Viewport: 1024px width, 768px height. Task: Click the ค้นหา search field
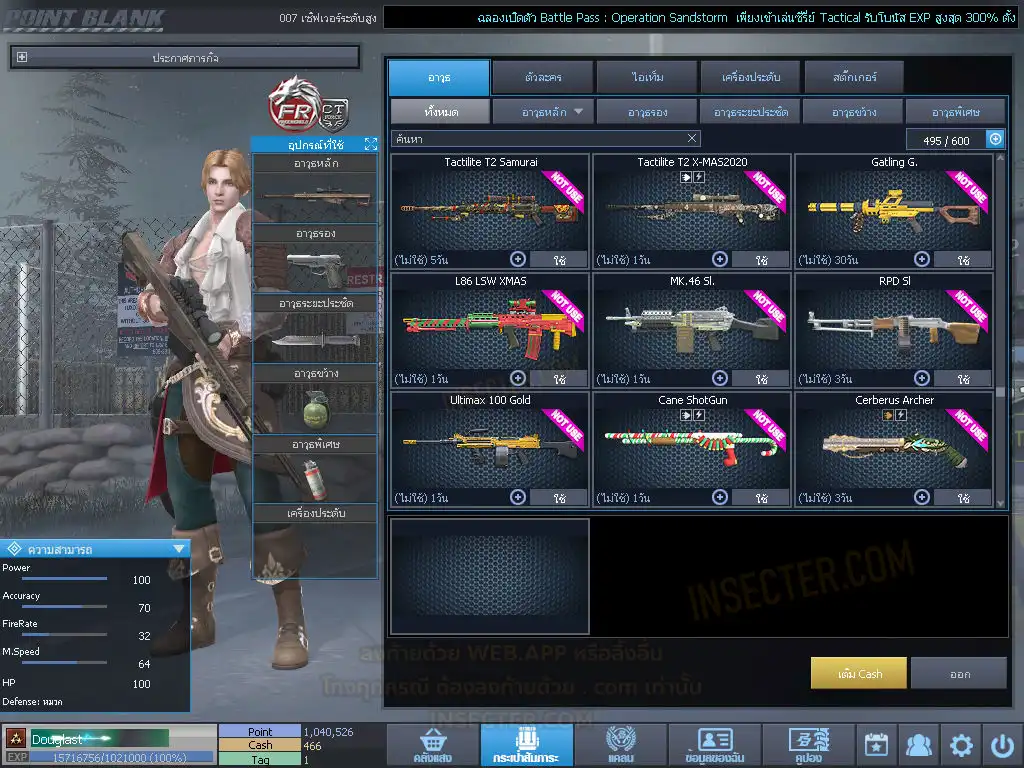pos(540,139)
